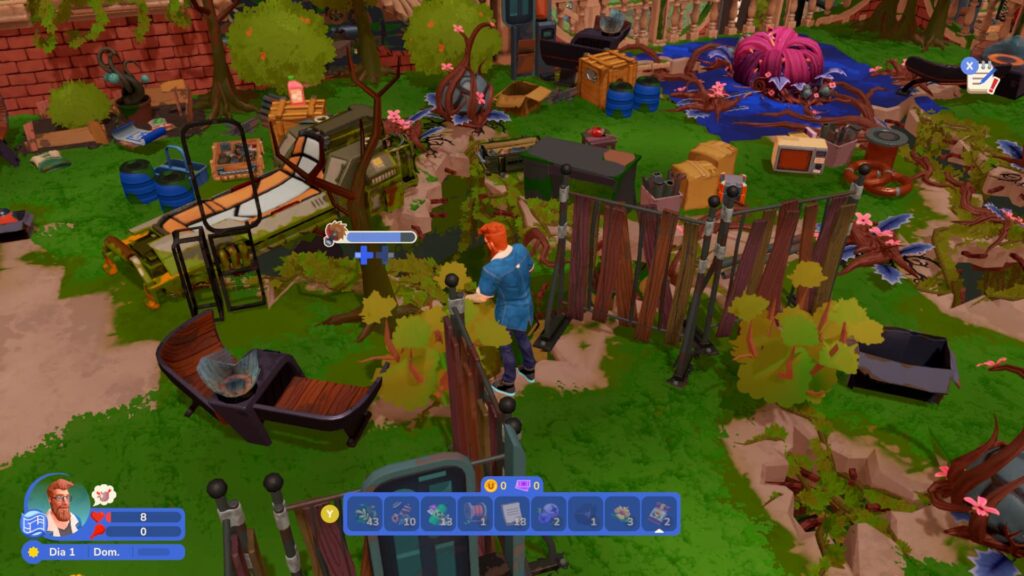Select the seed packet hotbar slot

[659, 513]
